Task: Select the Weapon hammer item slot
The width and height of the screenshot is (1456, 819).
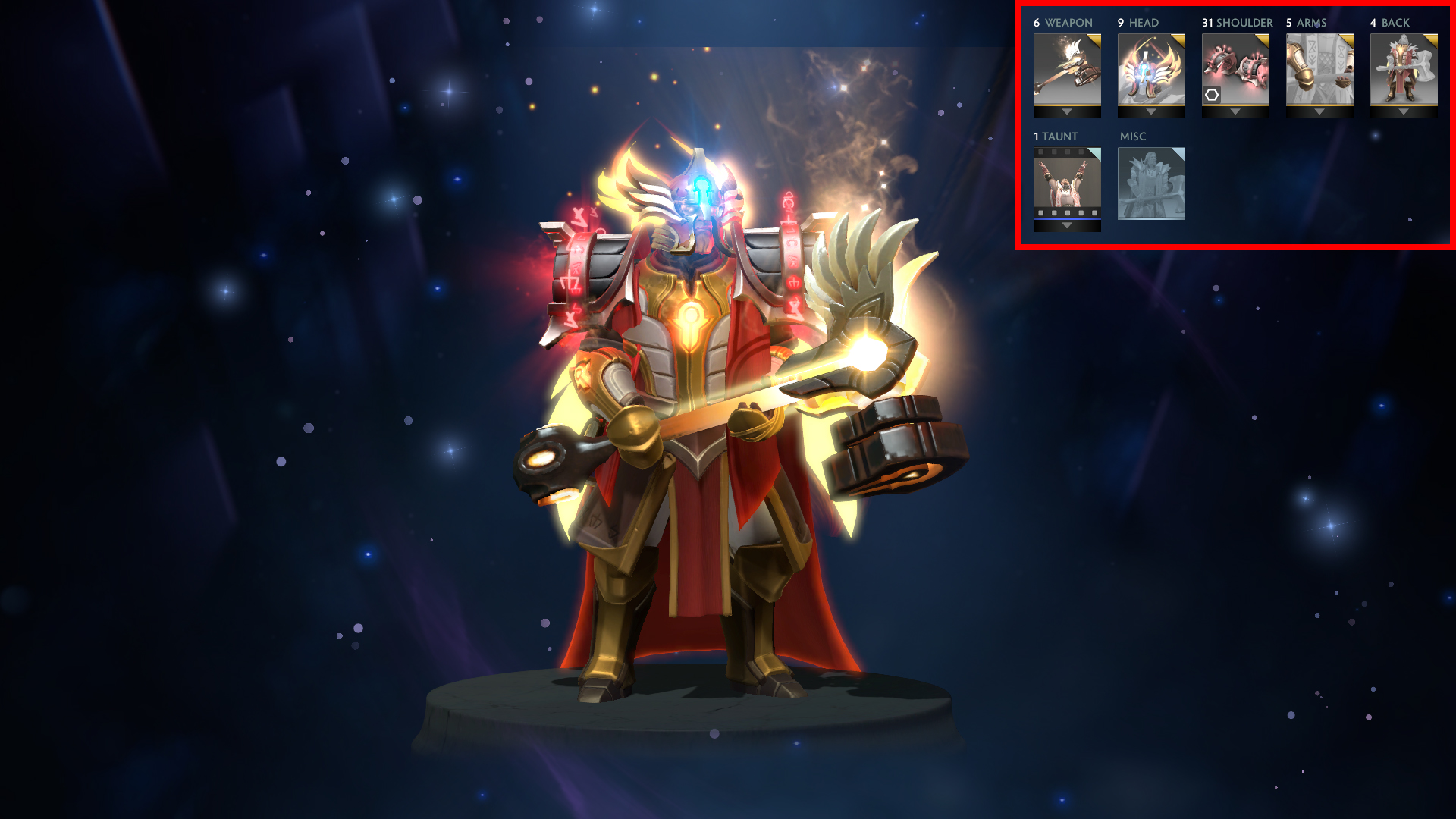Action: (1067, 69)
